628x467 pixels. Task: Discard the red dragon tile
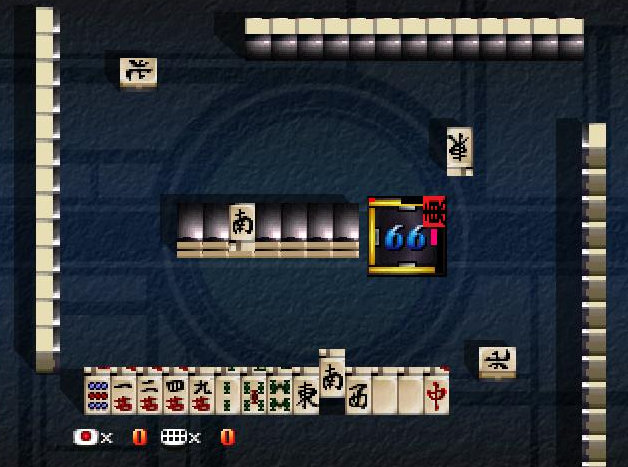click(x=436, y=392)
